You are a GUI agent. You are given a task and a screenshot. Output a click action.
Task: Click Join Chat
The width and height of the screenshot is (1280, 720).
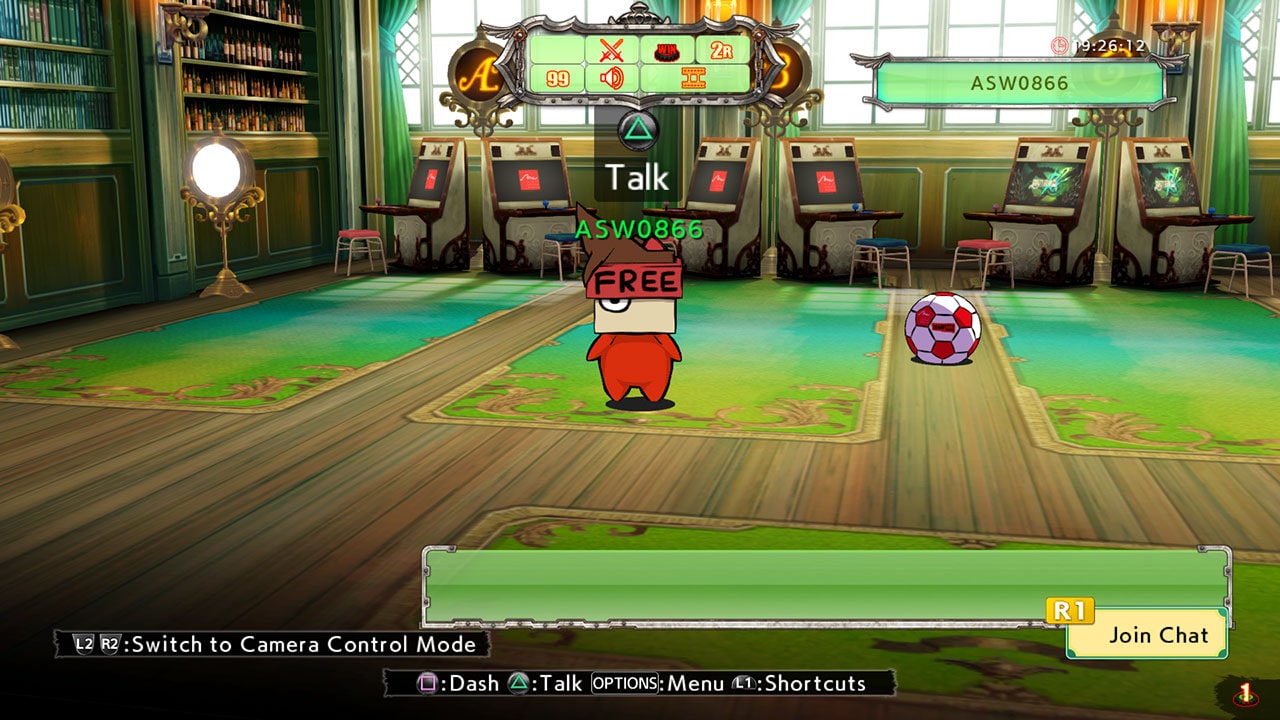click(x=1145, y=635)
